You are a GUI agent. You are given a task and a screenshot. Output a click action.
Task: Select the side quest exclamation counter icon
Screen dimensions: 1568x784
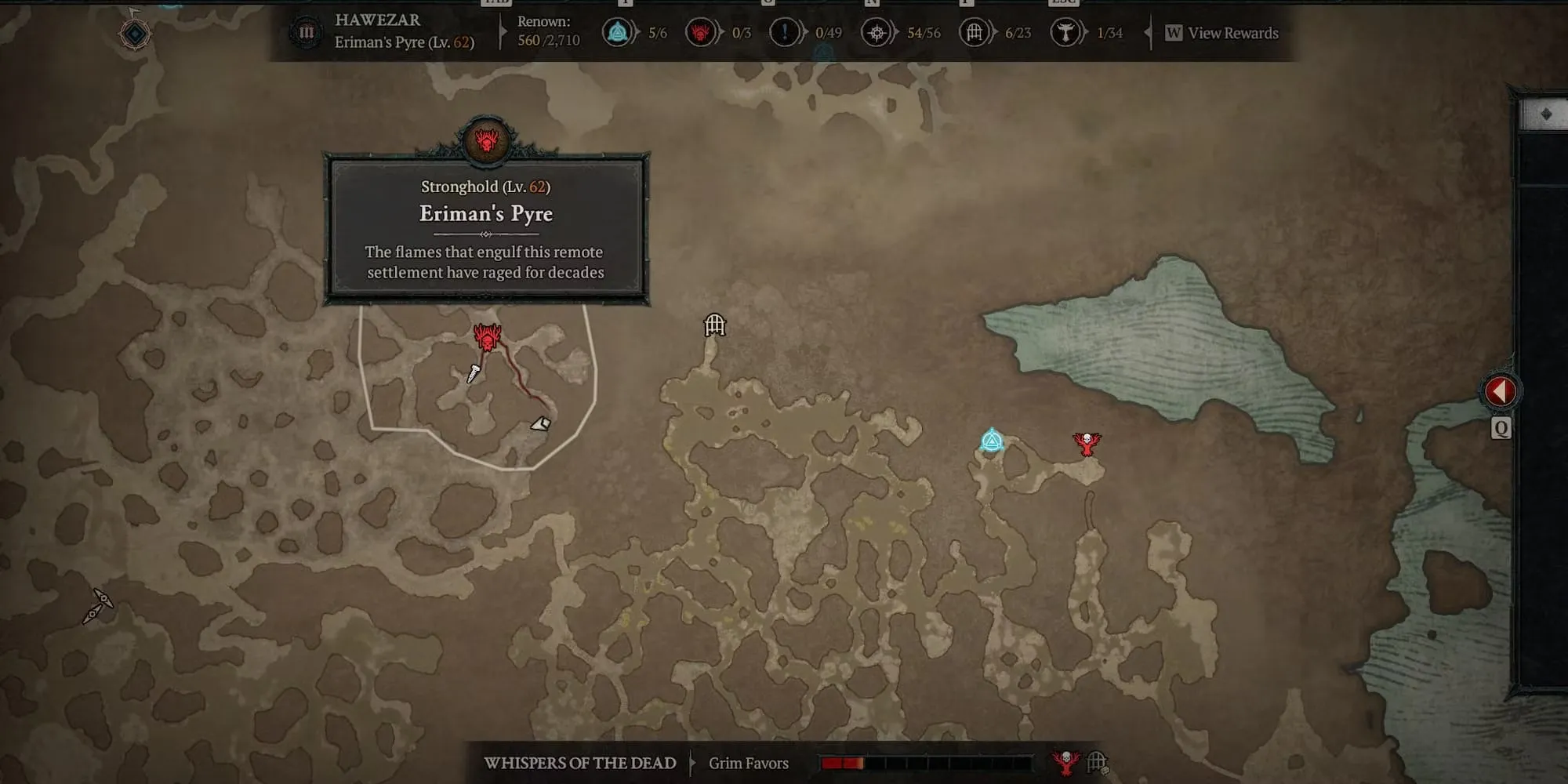[784, 33]
